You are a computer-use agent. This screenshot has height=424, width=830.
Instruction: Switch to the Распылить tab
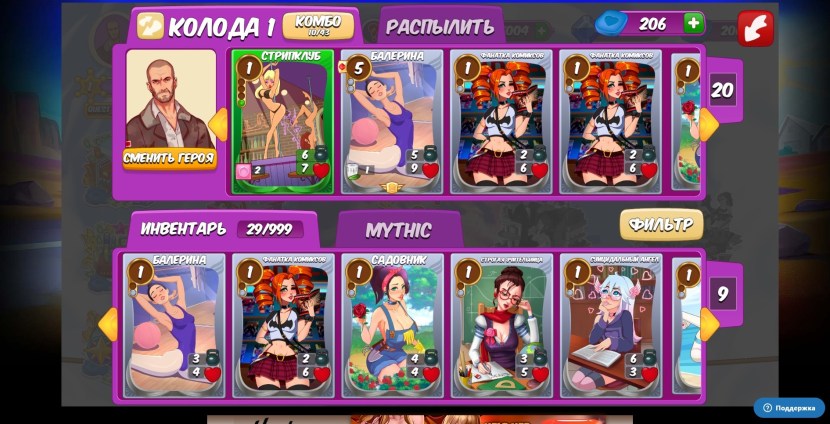(440, 27)
